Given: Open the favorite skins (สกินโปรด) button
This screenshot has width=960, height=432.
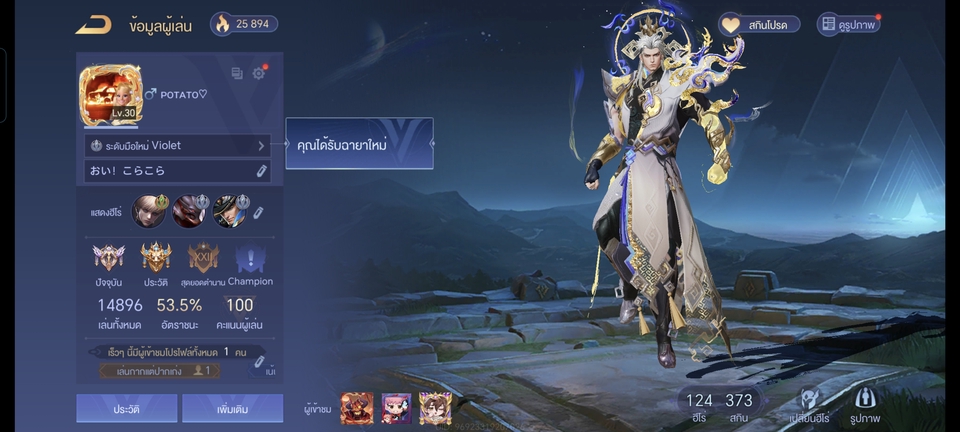Looking at the screenshot, I should click(x=759, y=24).
